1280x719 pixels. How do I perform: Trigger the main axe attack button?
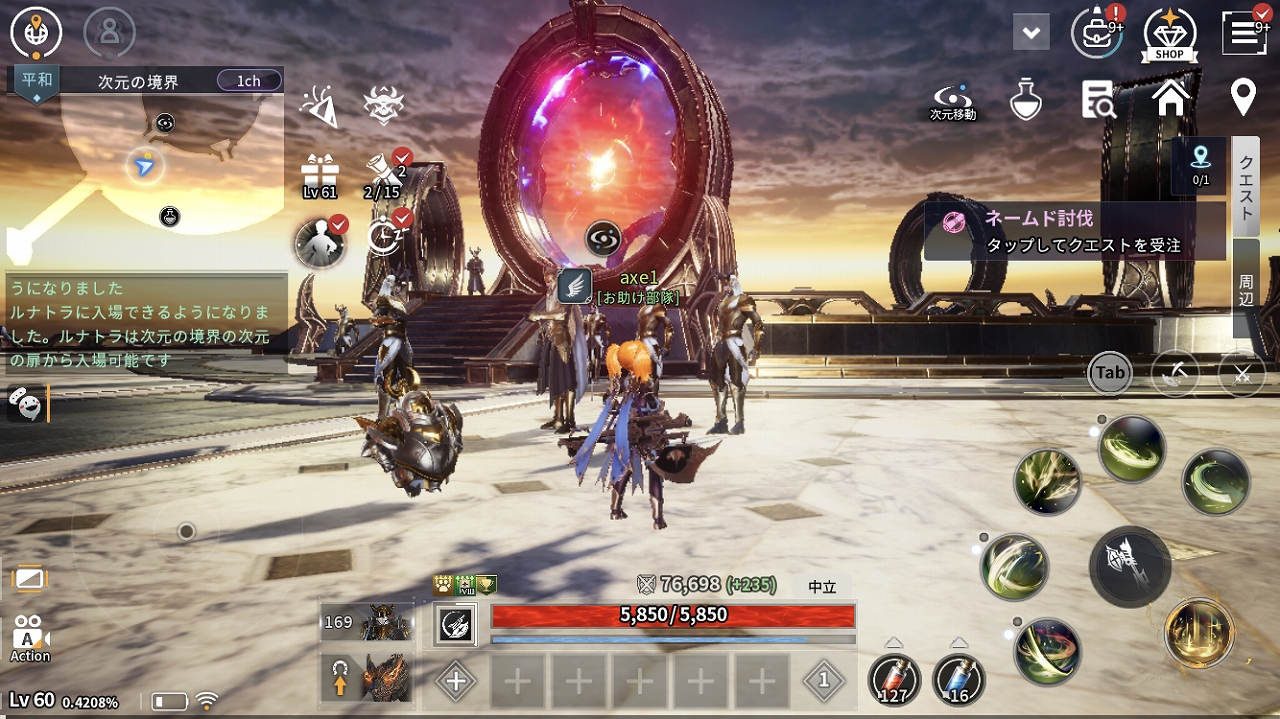pyautogui.click(x=1130, y=566)
